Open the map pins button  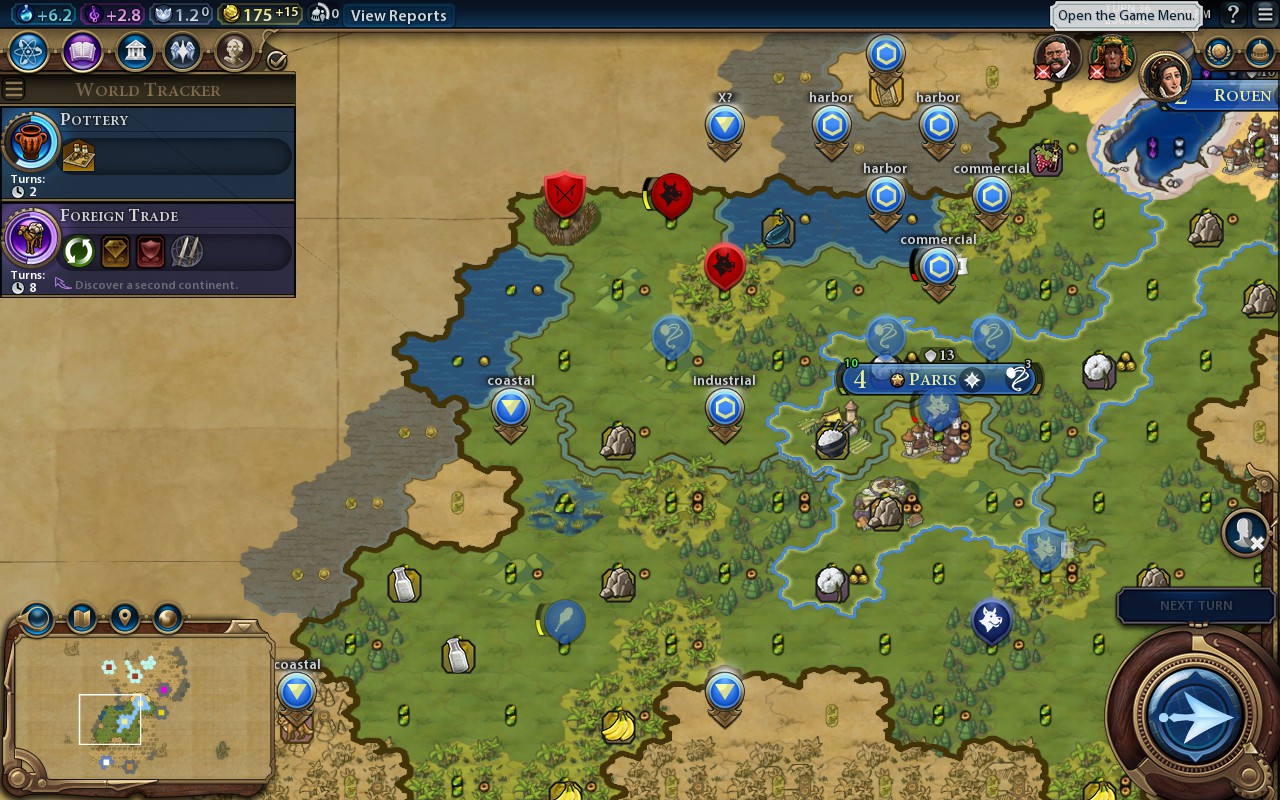coord(125,619)
